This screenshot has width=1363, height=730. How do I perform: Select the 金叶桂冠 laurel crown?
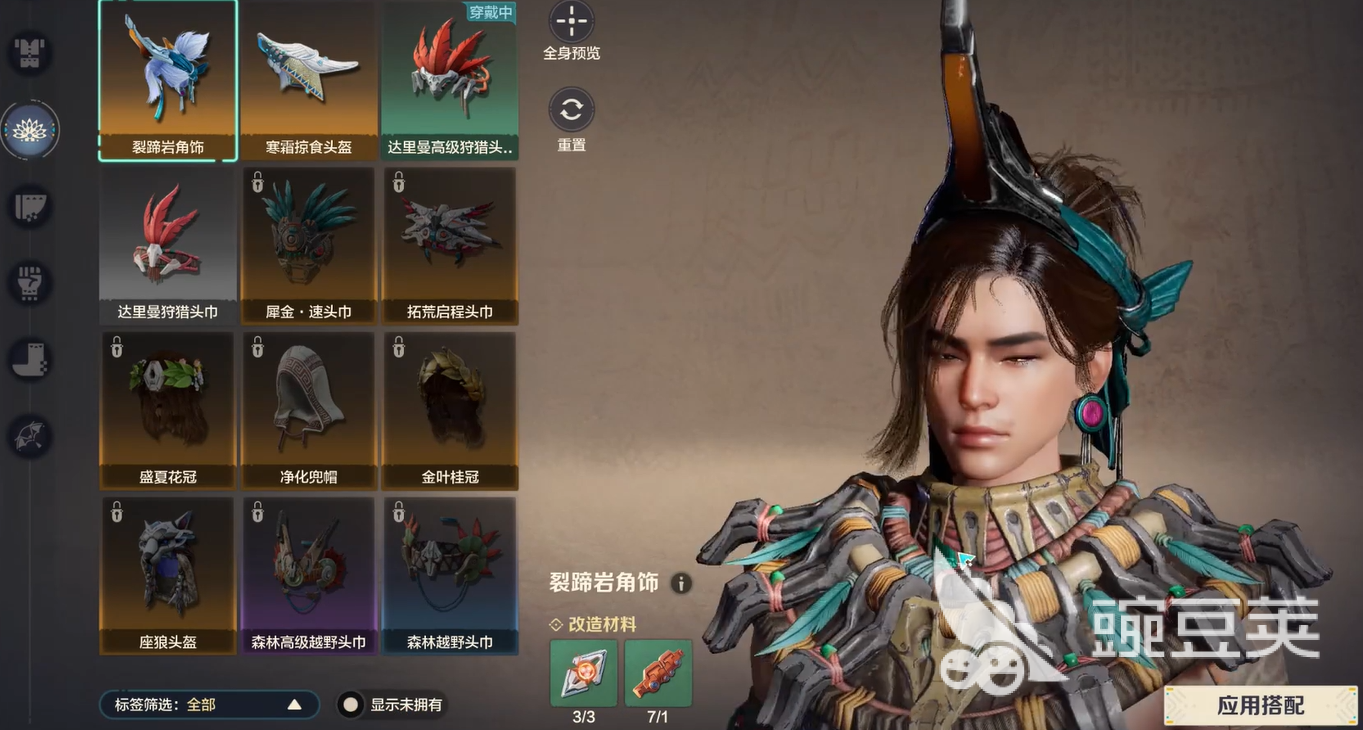point(450,410)
